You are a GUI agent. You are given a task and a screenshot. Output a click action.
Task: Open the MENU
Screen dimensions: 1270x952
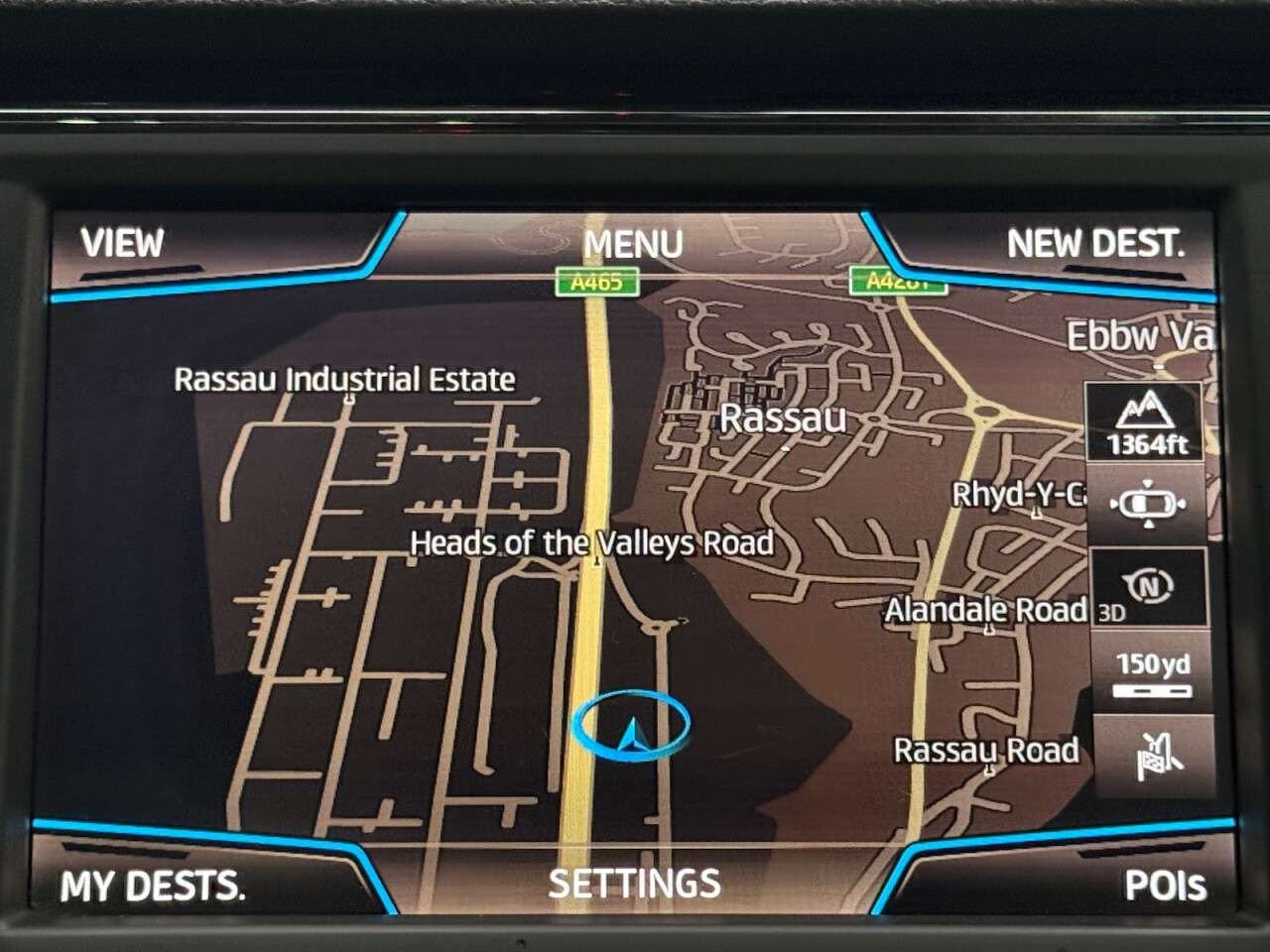pos(635,243)
